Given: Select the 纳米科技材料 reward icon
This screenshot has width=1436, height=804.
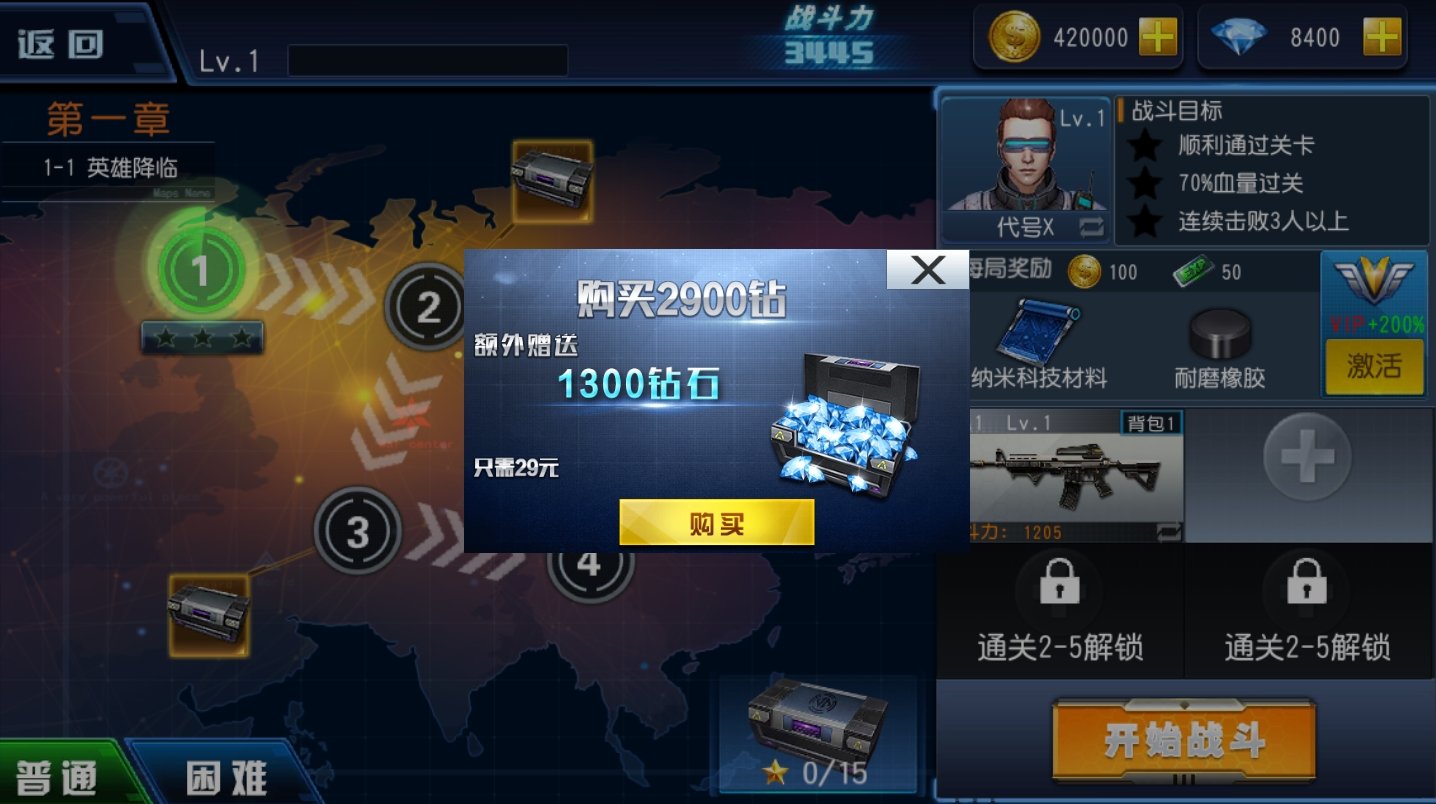Looking at the screenshot, I should click(1039, 329).
